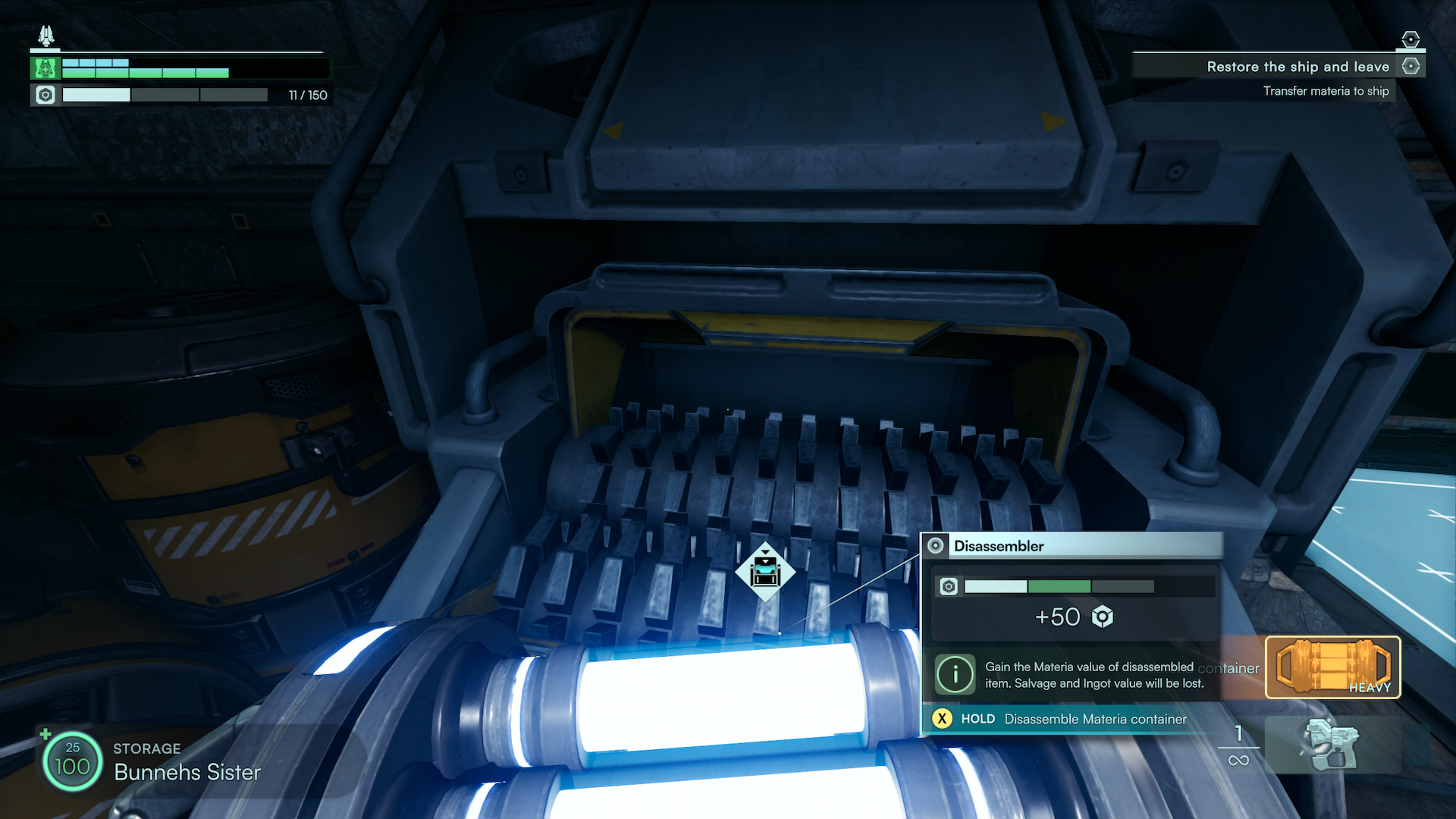
Task: Select the heavy Materia container slot
Action: (x=1332, y=667)
